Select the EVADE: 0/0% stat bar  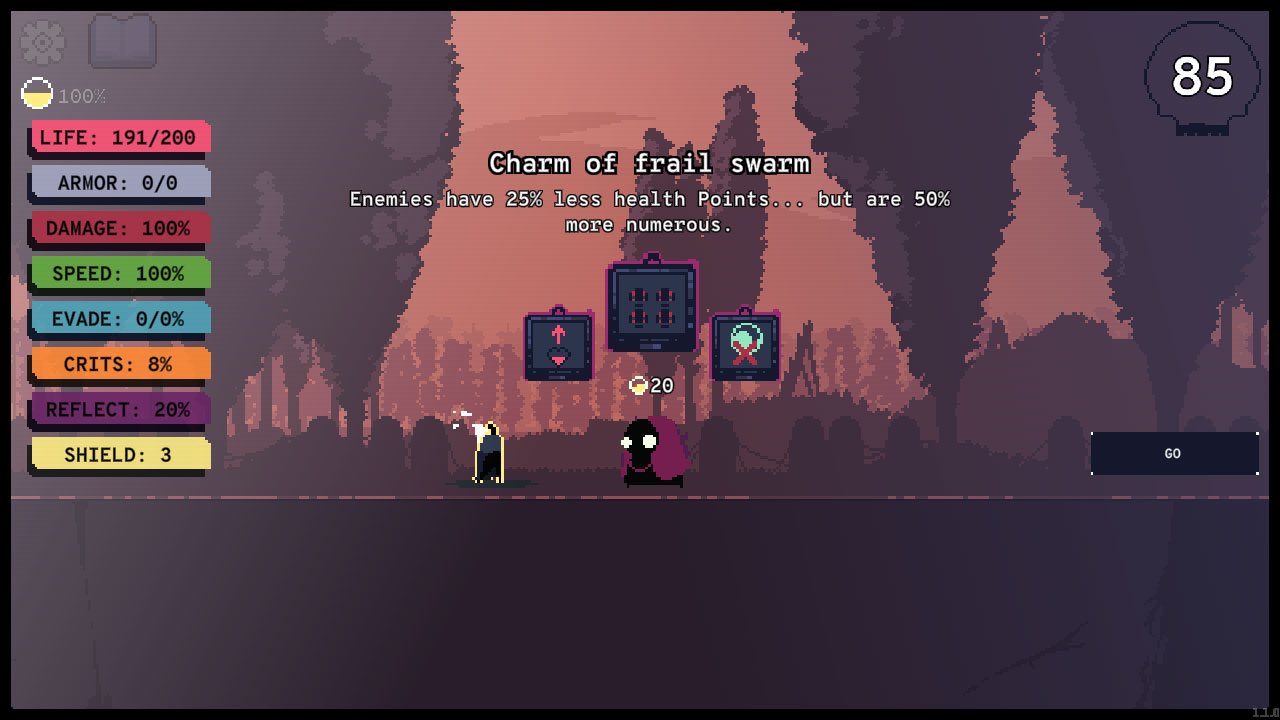coord(118,318)
